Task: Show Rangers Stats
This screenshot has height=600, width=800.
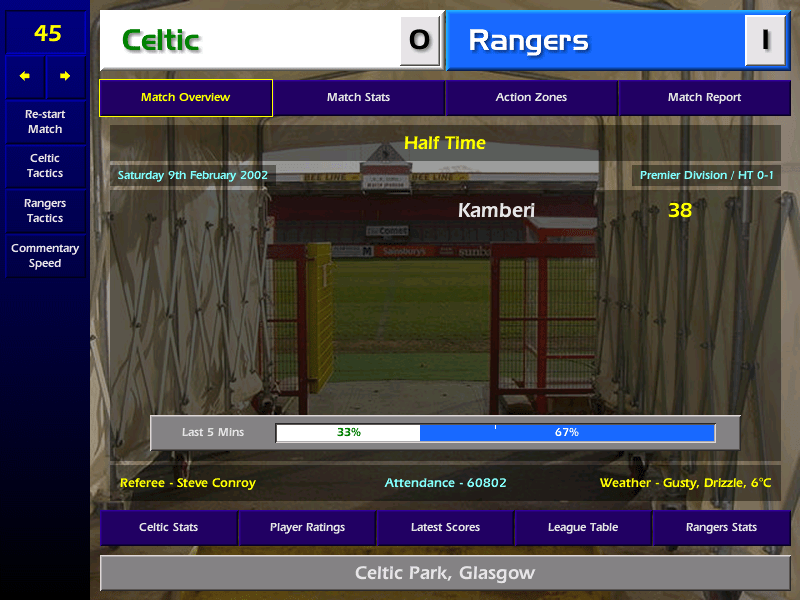Action: point(721,528)
